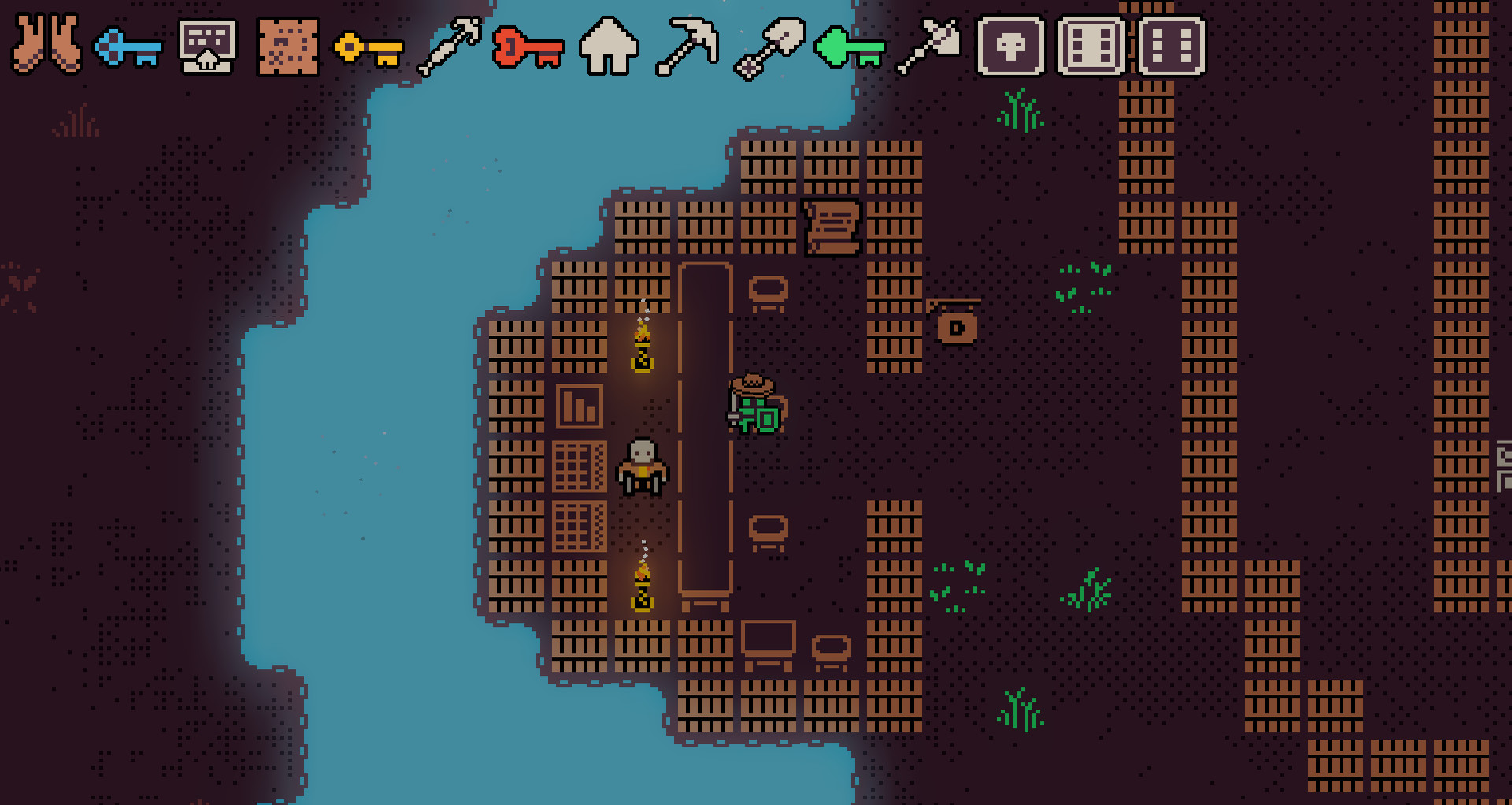Select the tile with two dotted columns
The width and height of the screenshot is (1512, 805).
(1172, 47)
